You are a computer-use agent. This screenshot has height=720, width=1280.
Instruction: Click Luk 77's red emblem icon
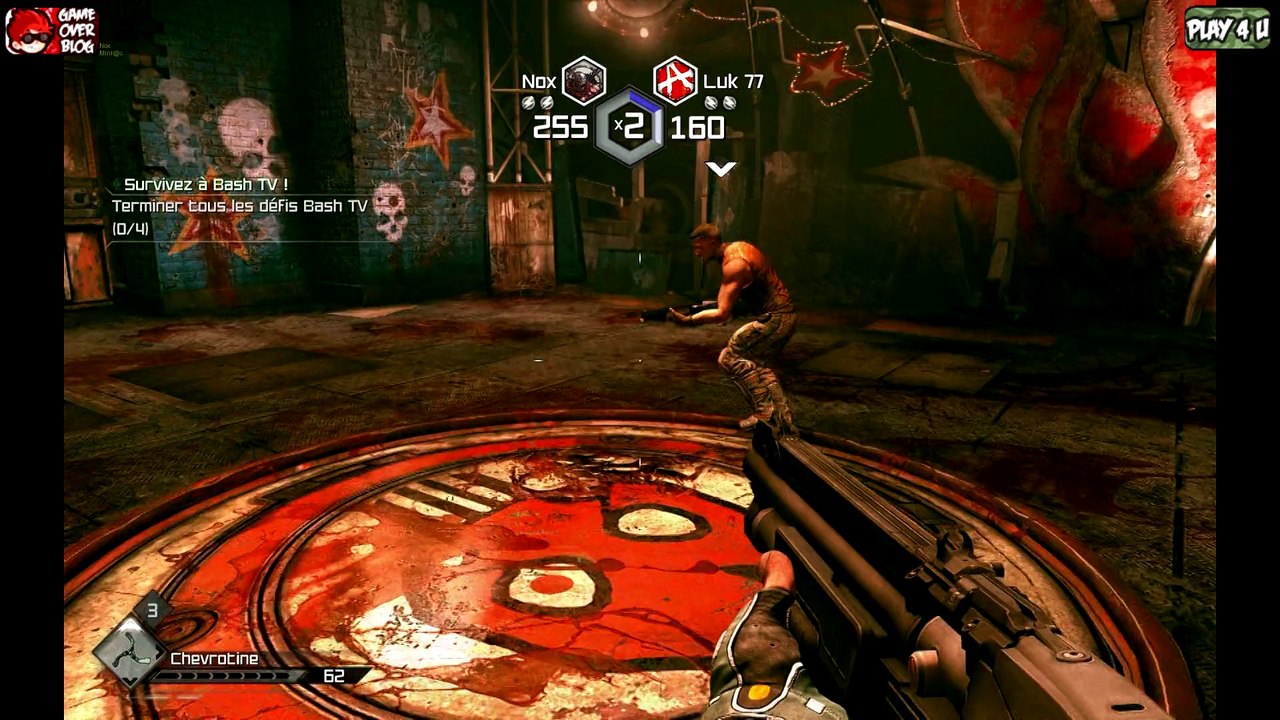[675, 81]
